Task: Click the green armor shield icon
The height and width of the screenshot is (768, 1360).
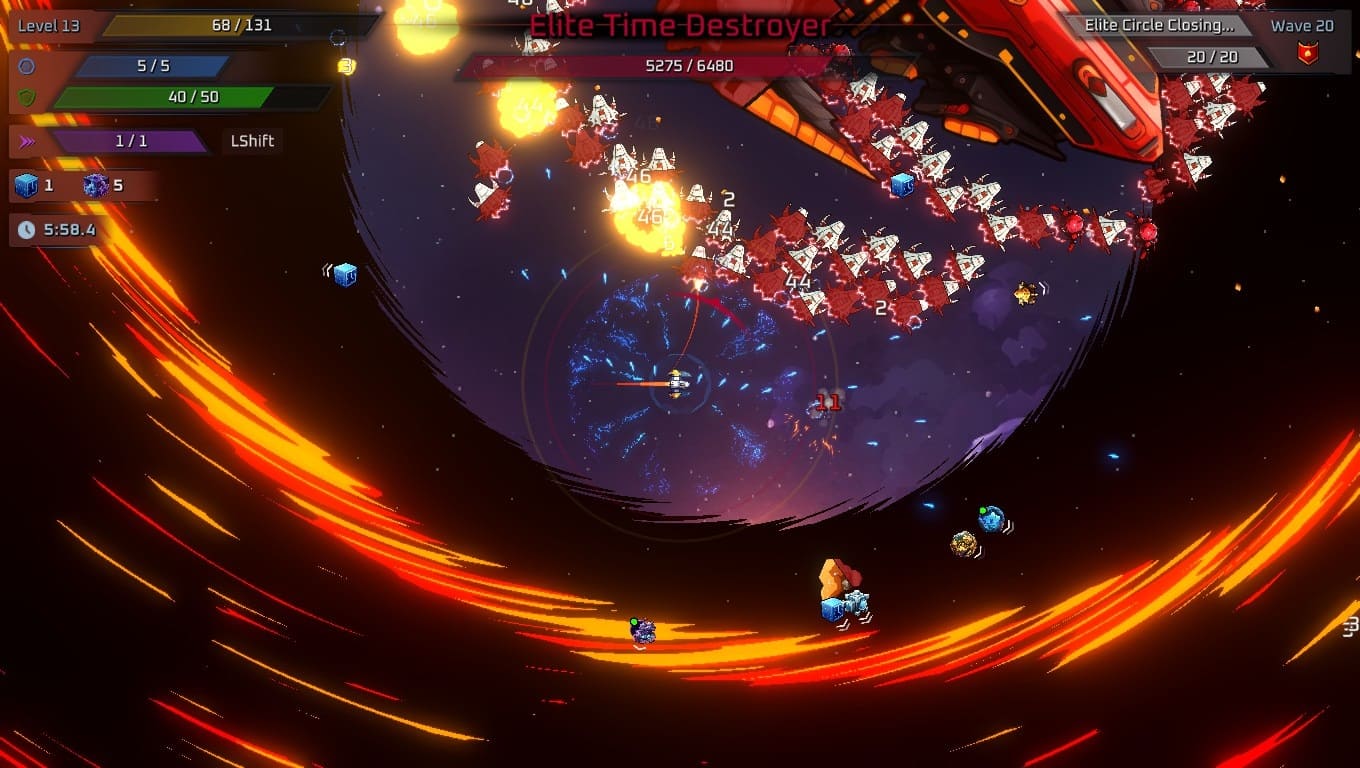Action: 27,98
